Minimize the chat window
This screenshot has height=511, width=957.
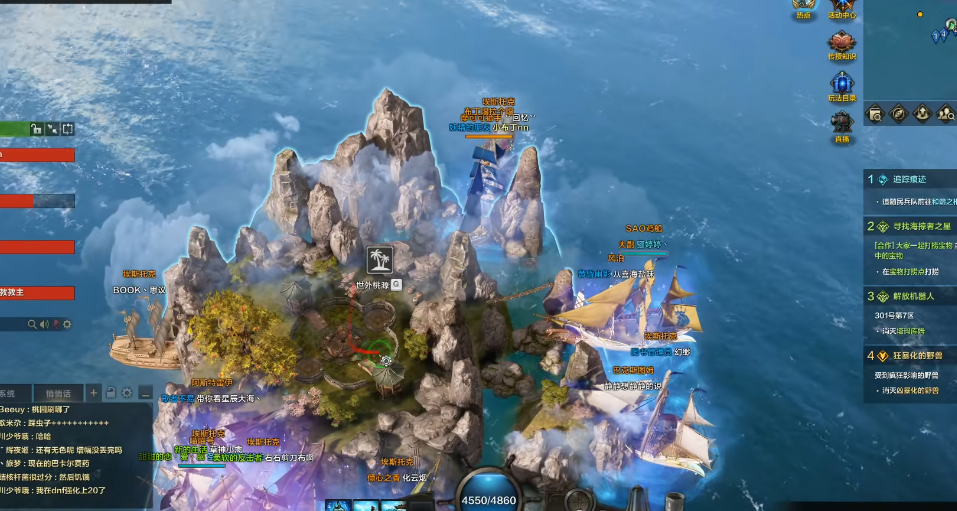coord(146,392)
